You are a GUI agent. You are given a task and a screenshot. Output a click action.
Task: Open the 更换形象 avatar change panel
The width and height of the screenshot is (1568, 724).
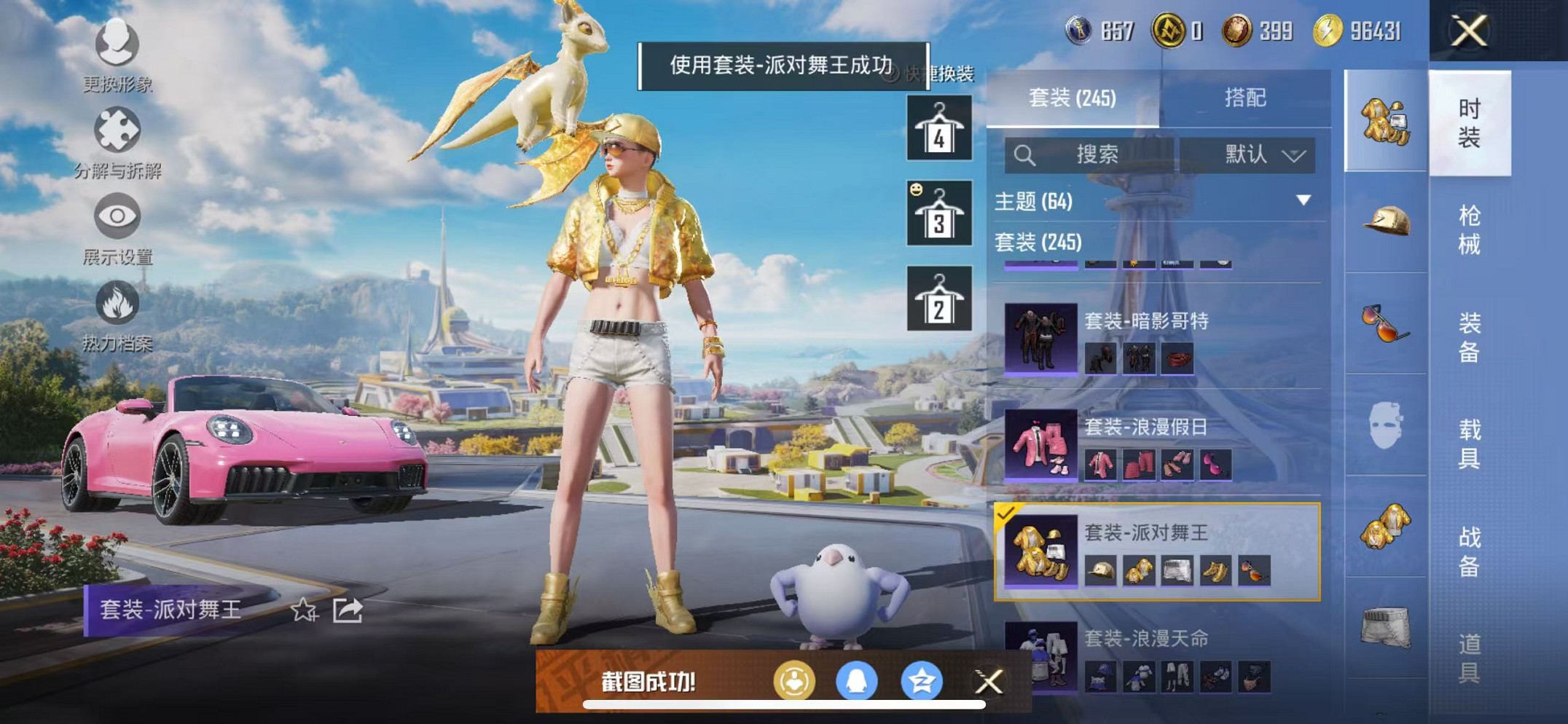point(117,55)
